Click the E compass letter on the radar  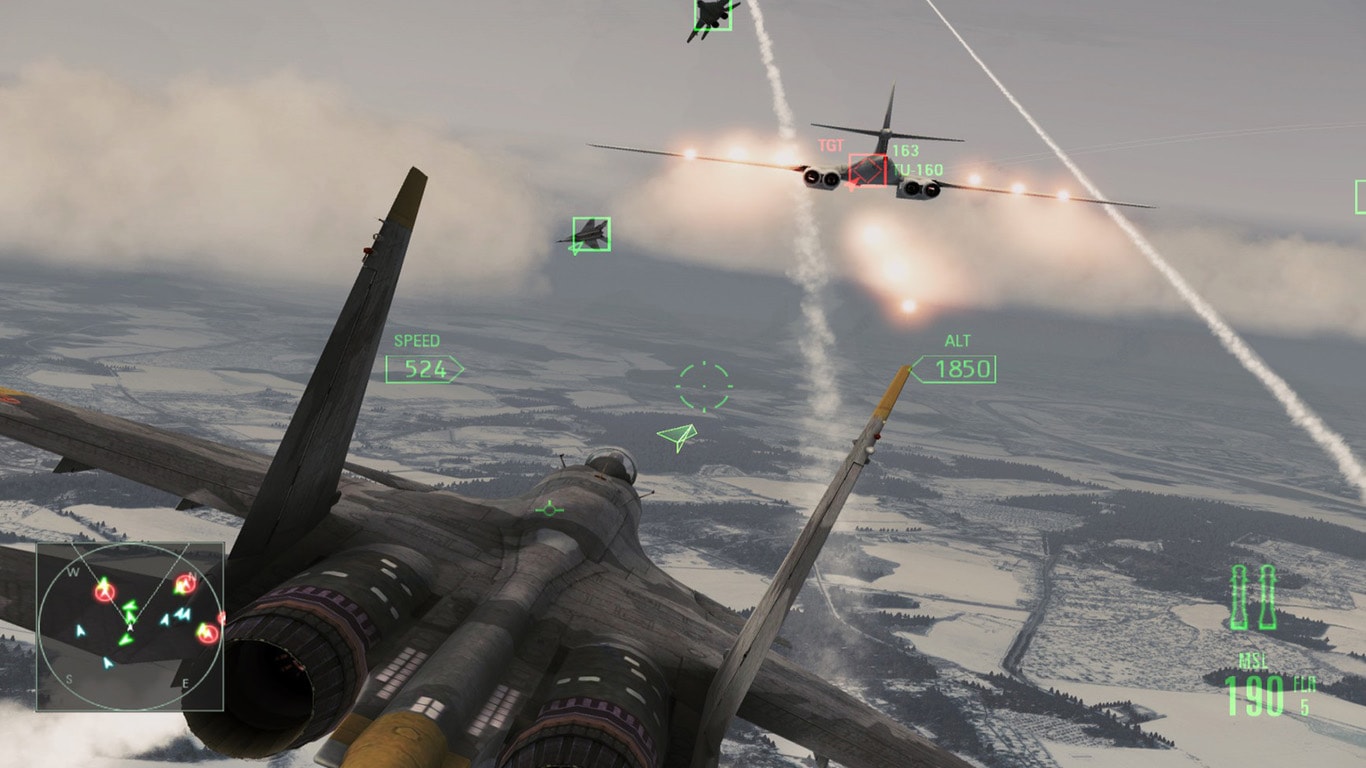pos(186,682)
